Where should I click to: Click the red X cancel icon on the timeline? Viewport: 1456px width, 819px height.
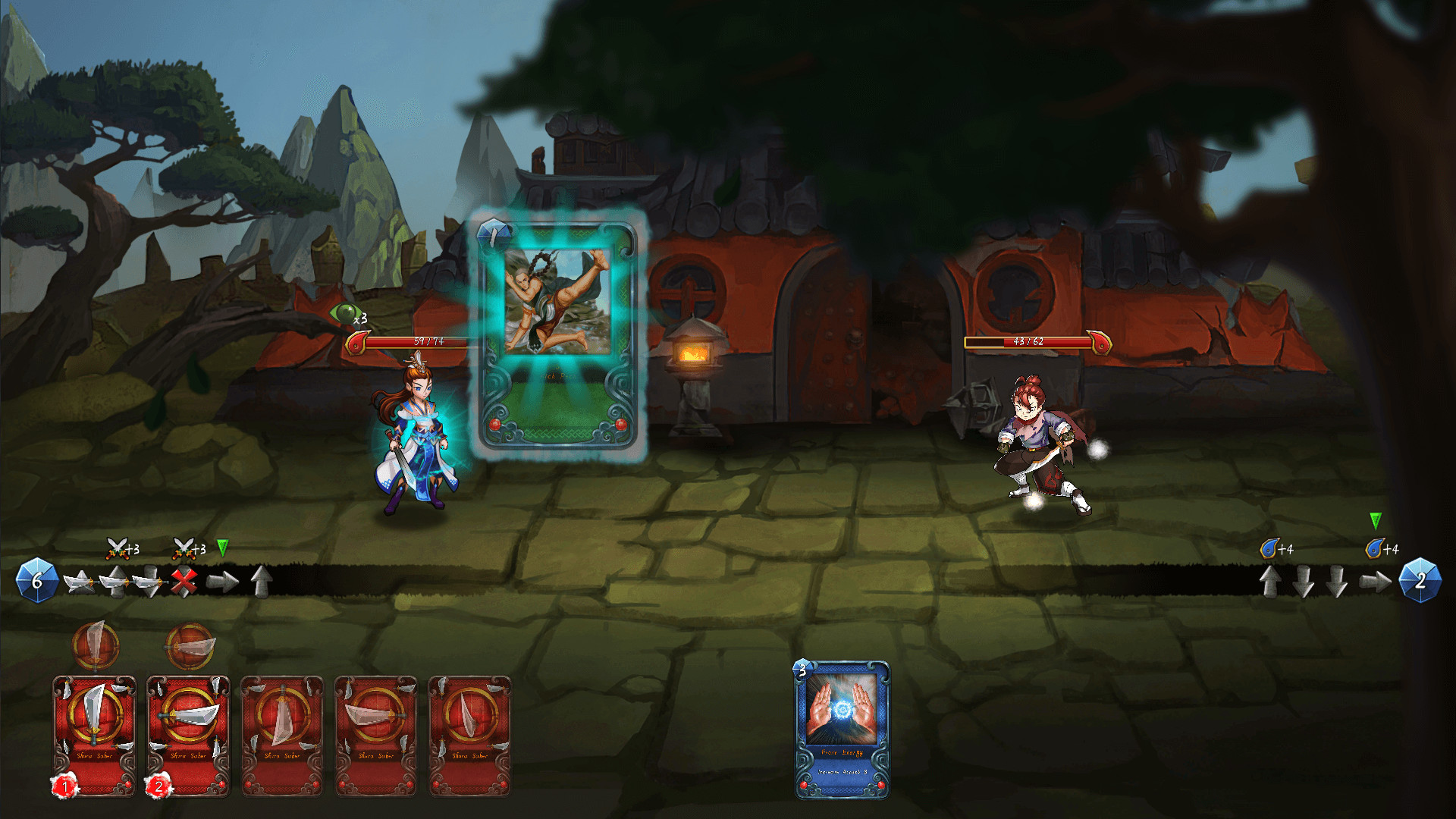coord(183,582)
